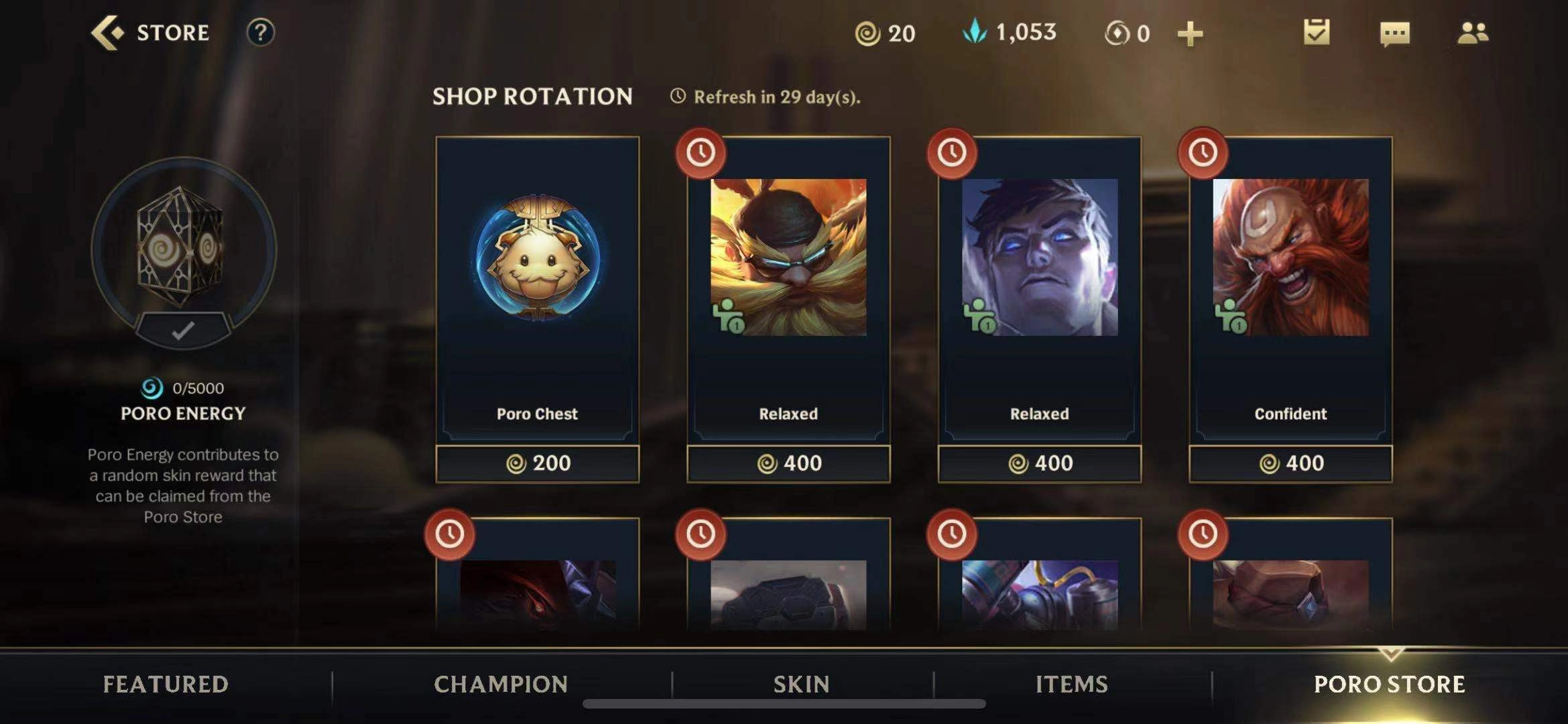Open the Items tab
The width and height of the screenshot is (1568, 724).
[x=1071, y=684]
